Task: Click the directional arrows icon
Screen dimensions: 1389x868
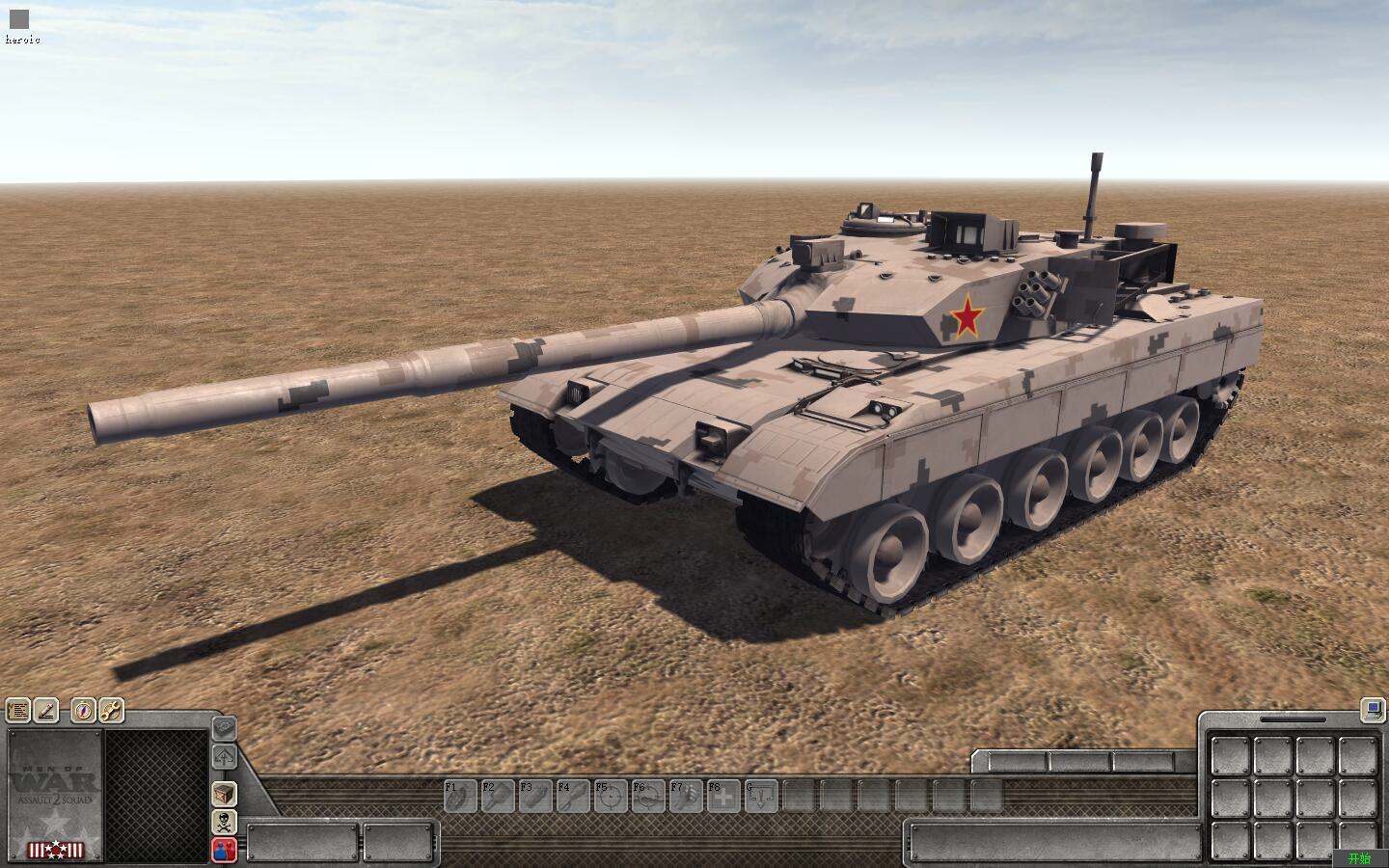Action: click(x=225, y=757)
